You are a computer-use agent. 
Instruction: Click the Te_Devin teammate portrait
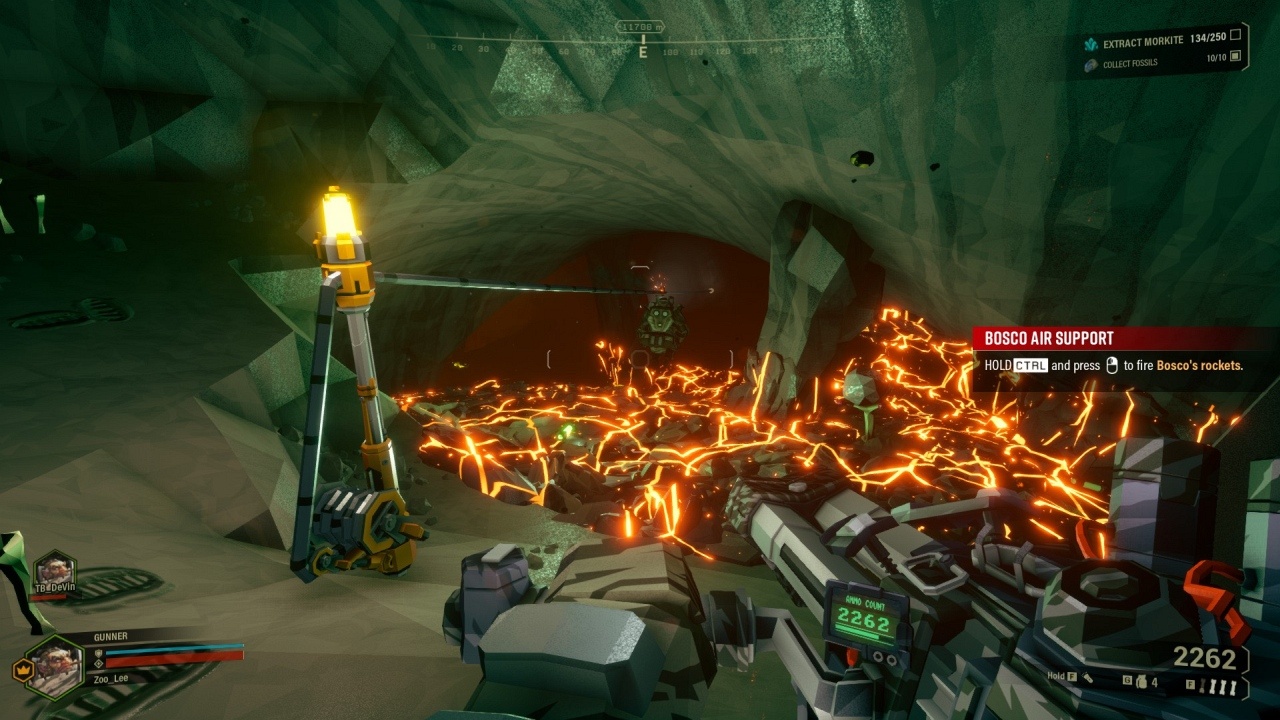(x=54, y=573)
